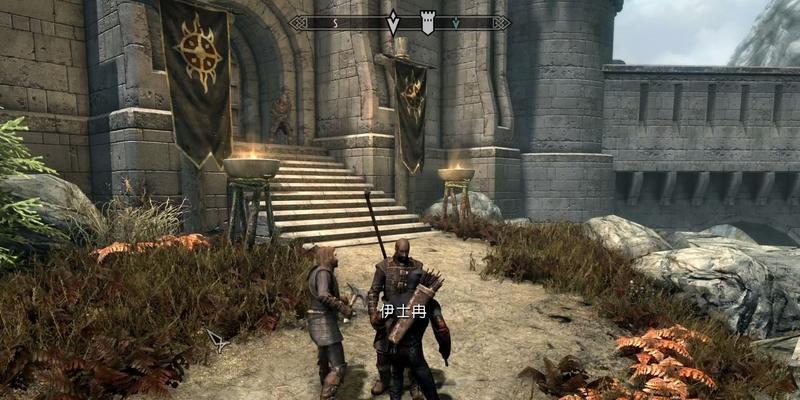The image size is (800, 400).
Task: Click the castle tower marker on the compass
Action: click(428, 22)
